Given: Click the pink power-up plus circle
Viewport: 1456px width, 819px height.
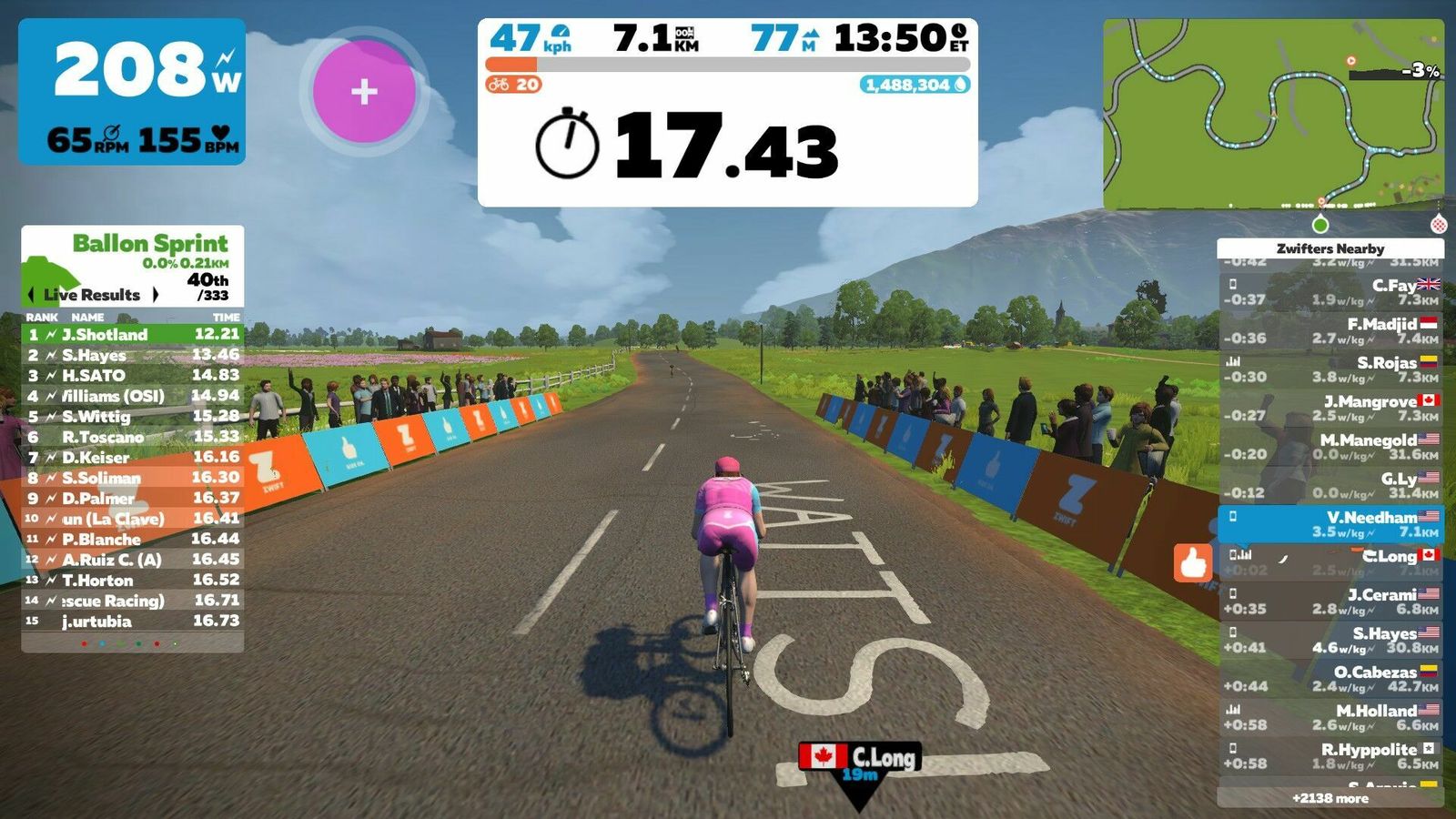Looking at the screenshot, I should tap(364, 91).
